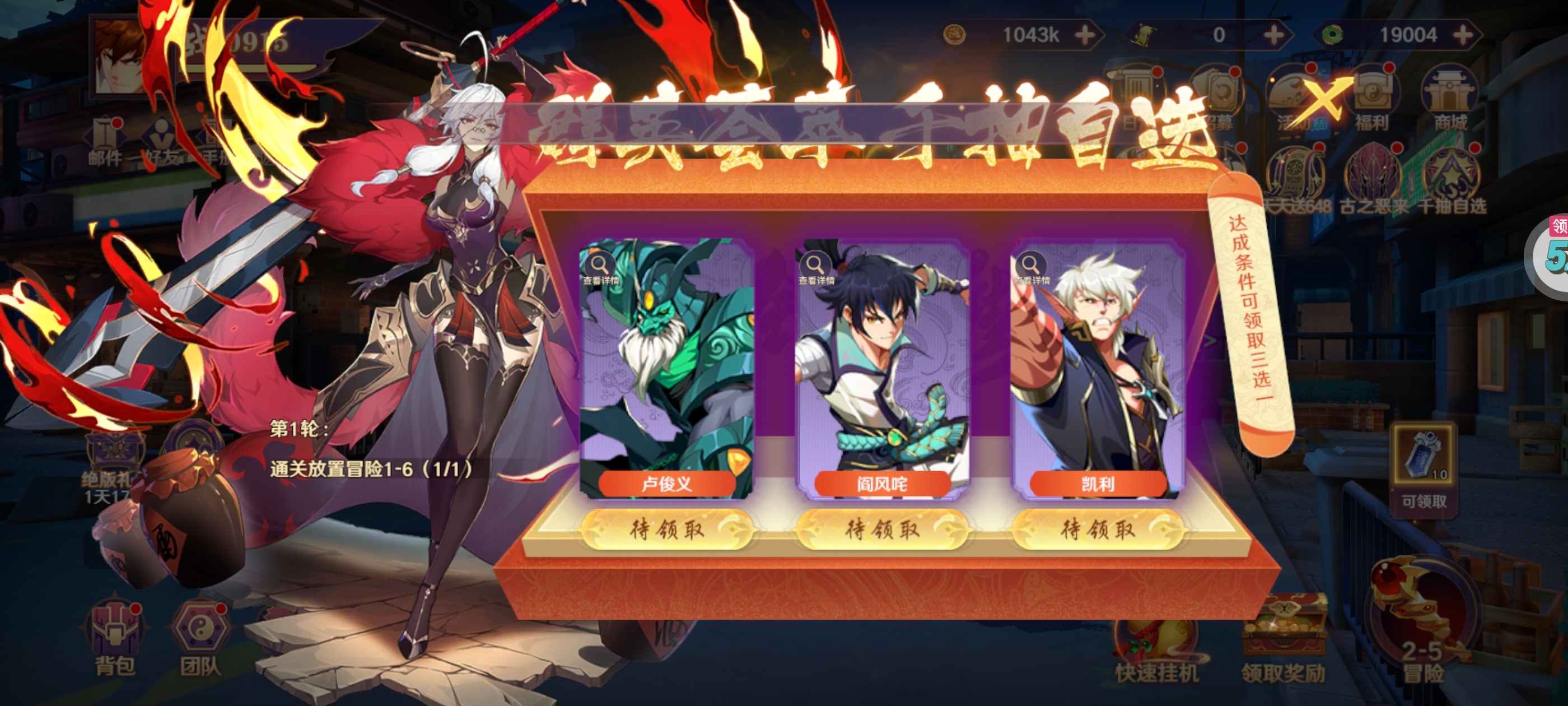This screenshot has height=706, width=1568.
Task: Open the 商城 shop
Action: [1449, 100]
